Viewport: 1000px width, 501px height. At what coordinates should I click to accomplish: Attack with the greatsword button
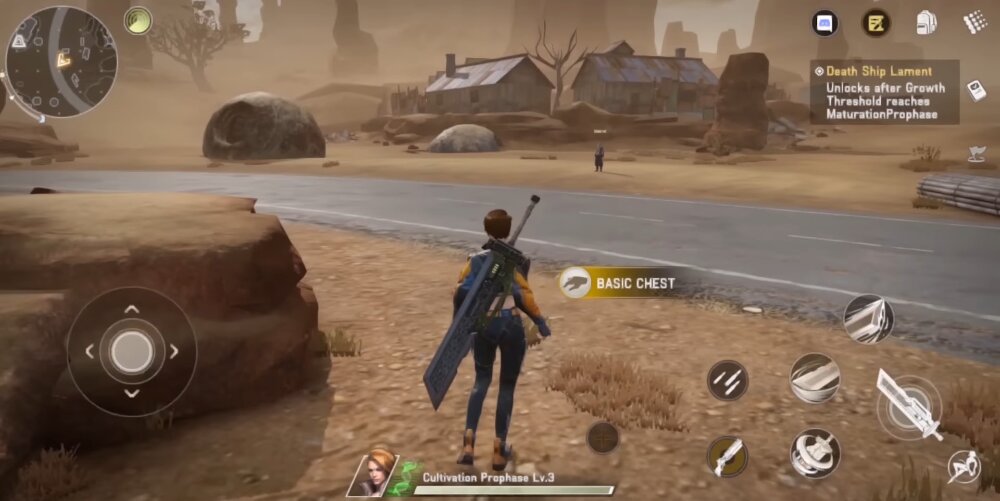point(909,406)
